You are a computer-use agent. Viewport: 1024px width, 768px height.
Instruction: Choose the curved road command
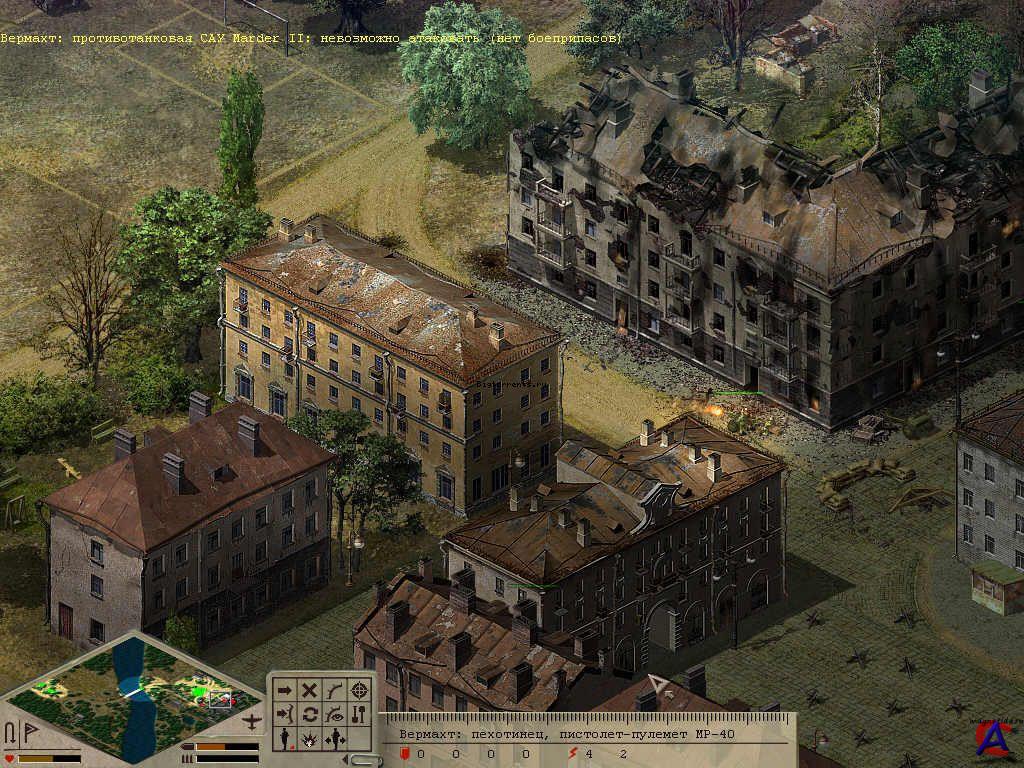pos(334,690)
